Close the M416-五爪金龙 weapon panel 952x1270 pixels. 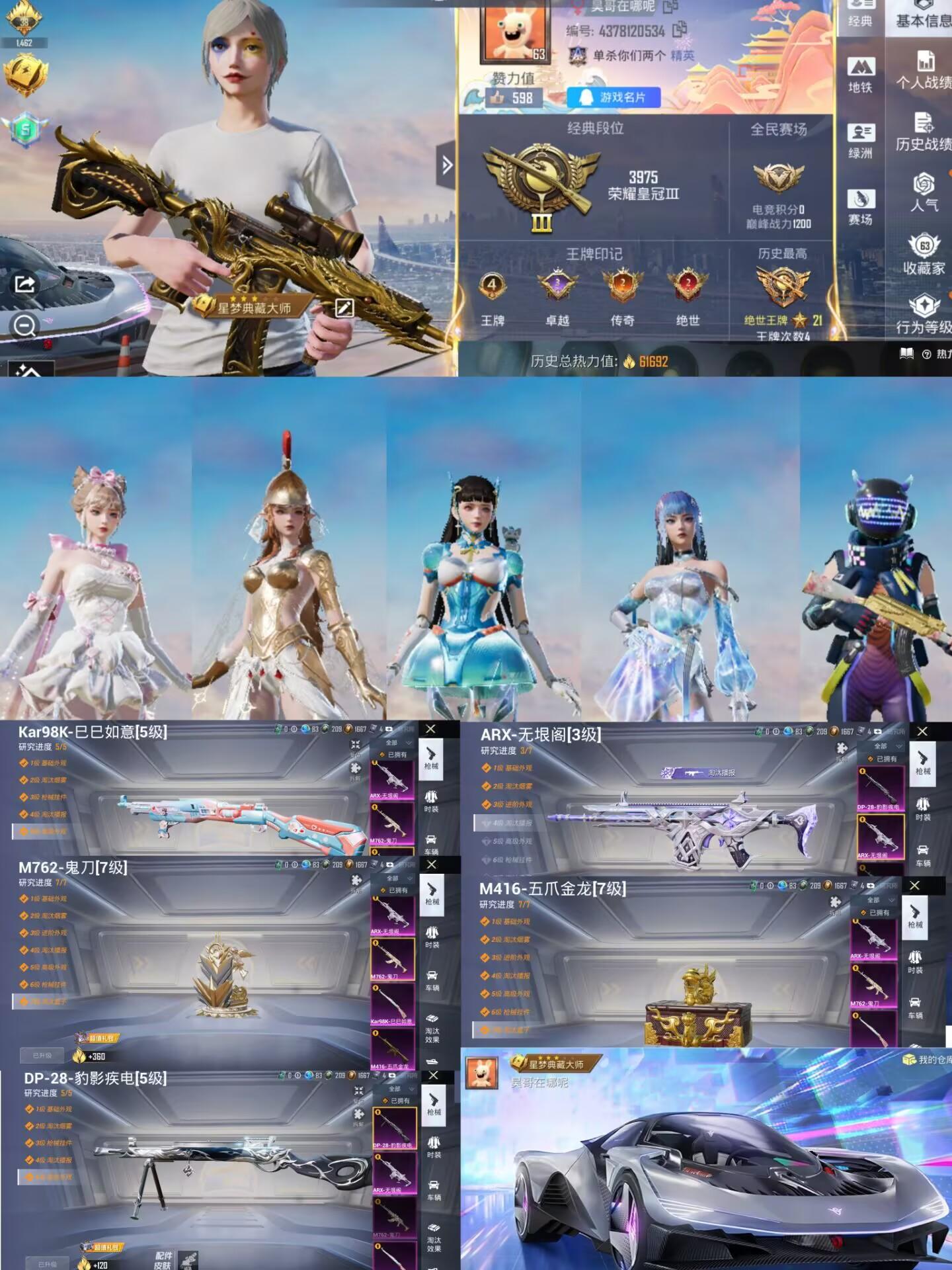[914, 885]
